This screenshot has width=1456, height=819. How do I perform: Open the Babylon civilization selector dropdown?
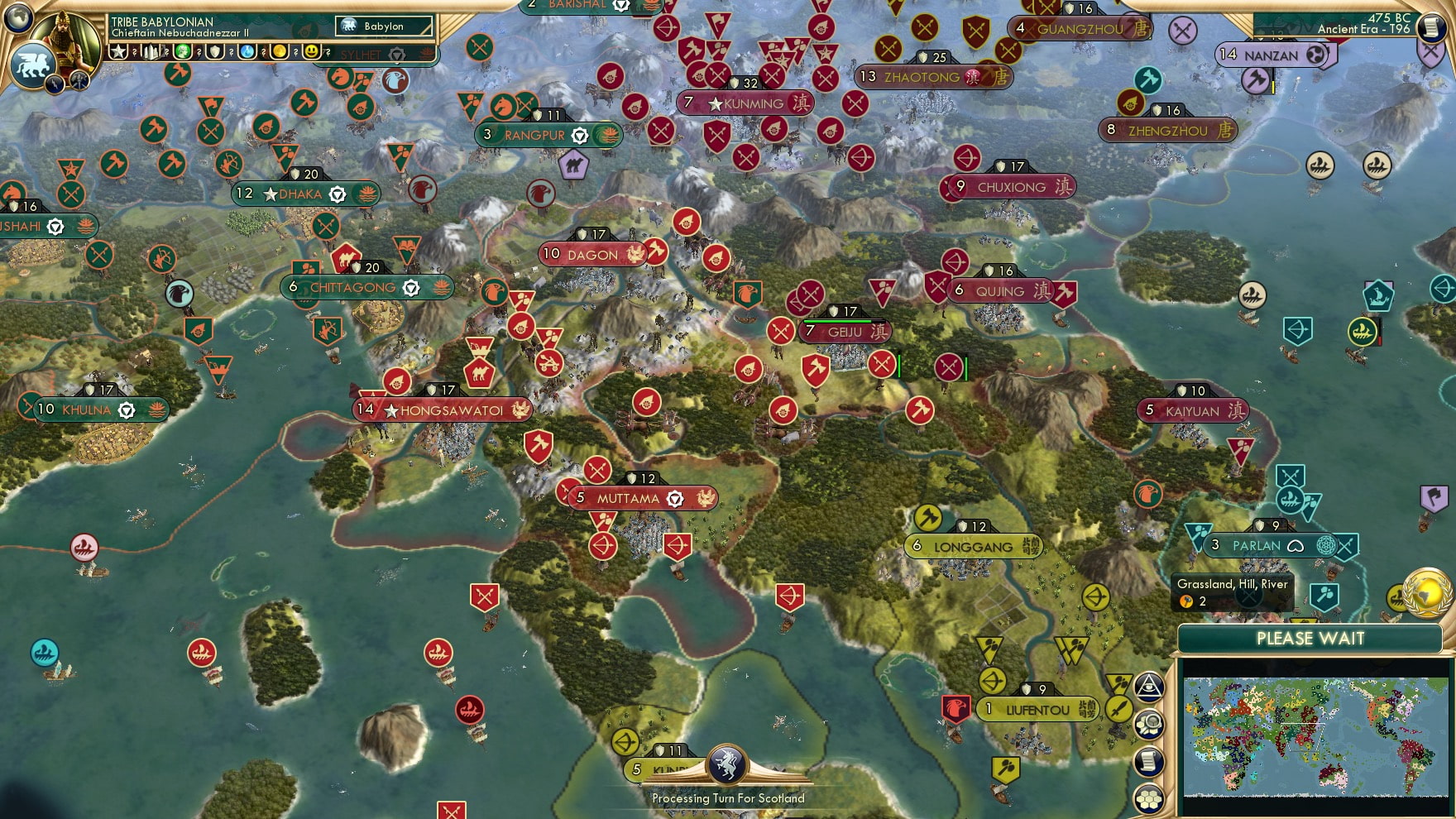tap(385, 26)
